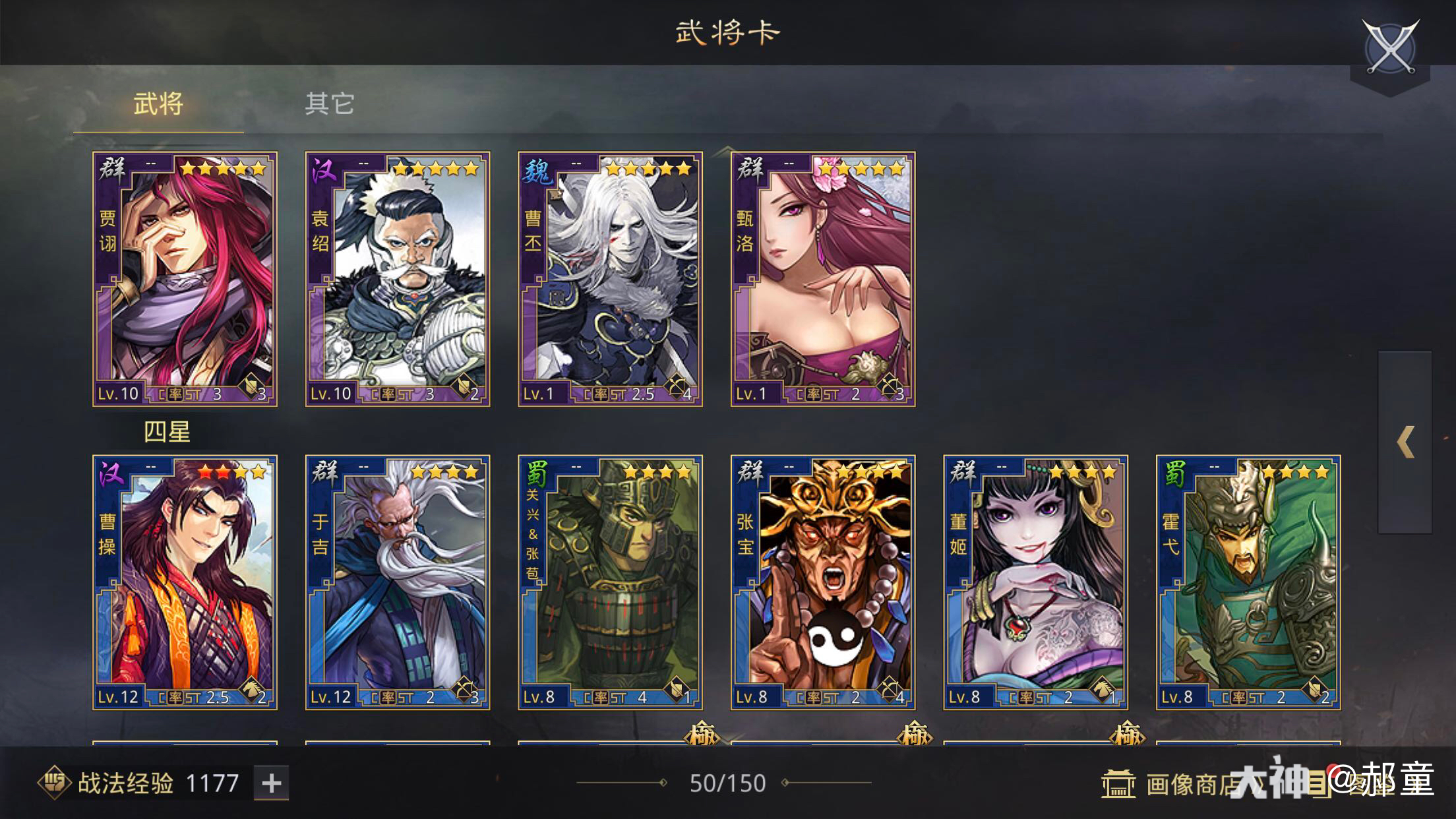Switch to the 其它 tab
1456x819 pixels.
point(330,103)
